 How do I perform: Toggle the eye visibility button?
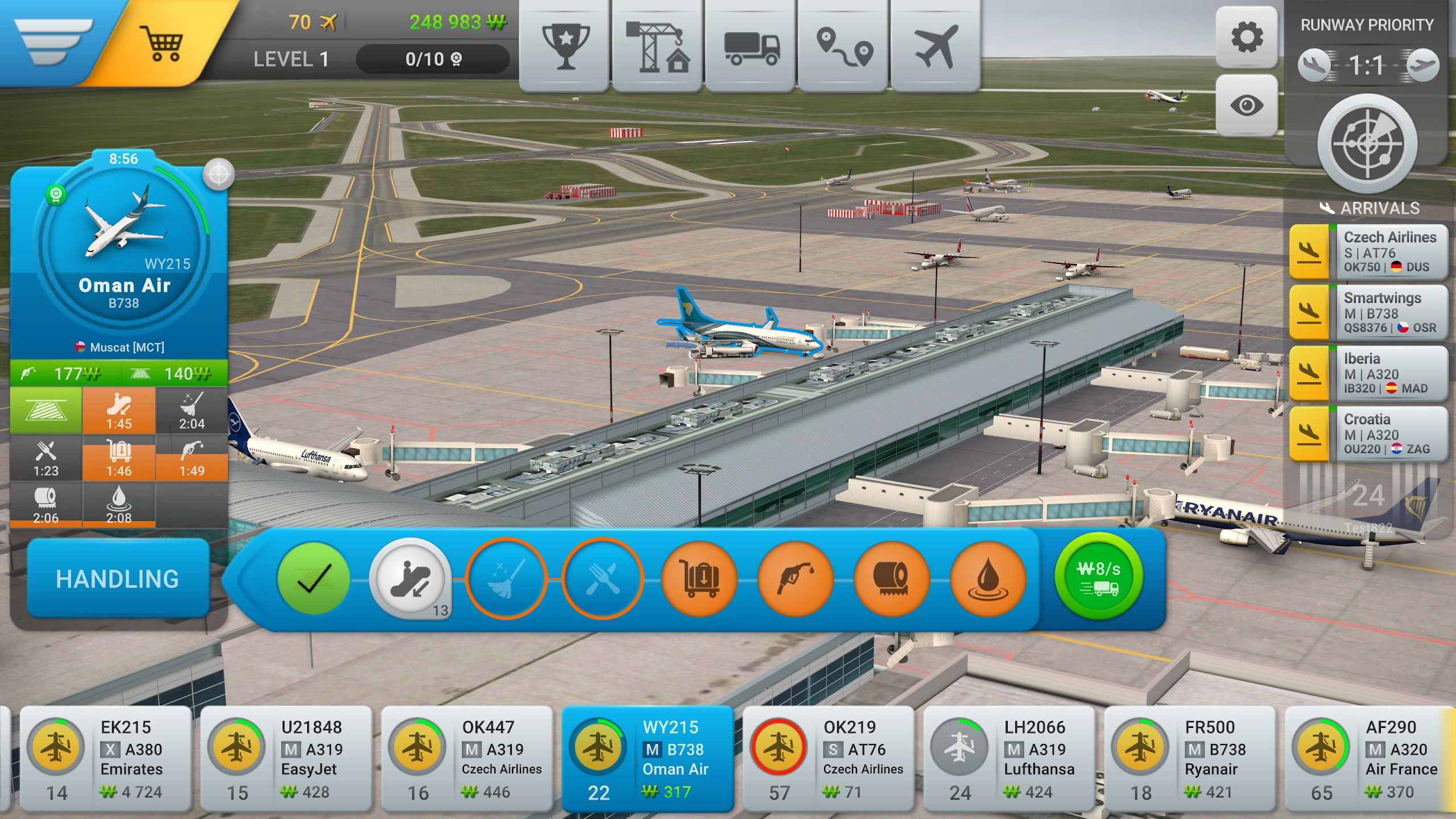click(x=1246, y=106)
